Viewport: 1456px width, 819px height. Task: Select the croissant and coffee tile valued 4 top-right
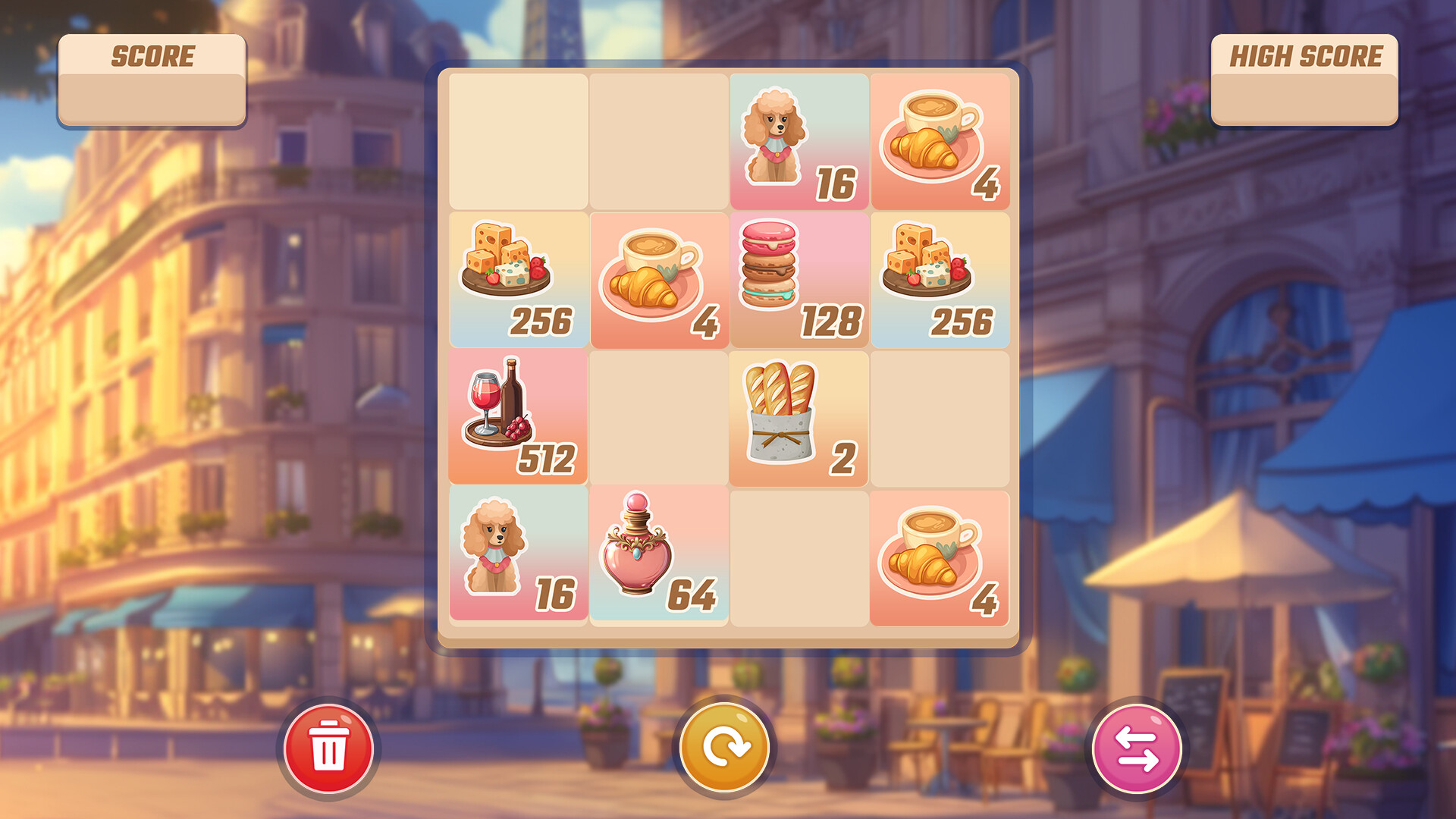tap(943, 140)
